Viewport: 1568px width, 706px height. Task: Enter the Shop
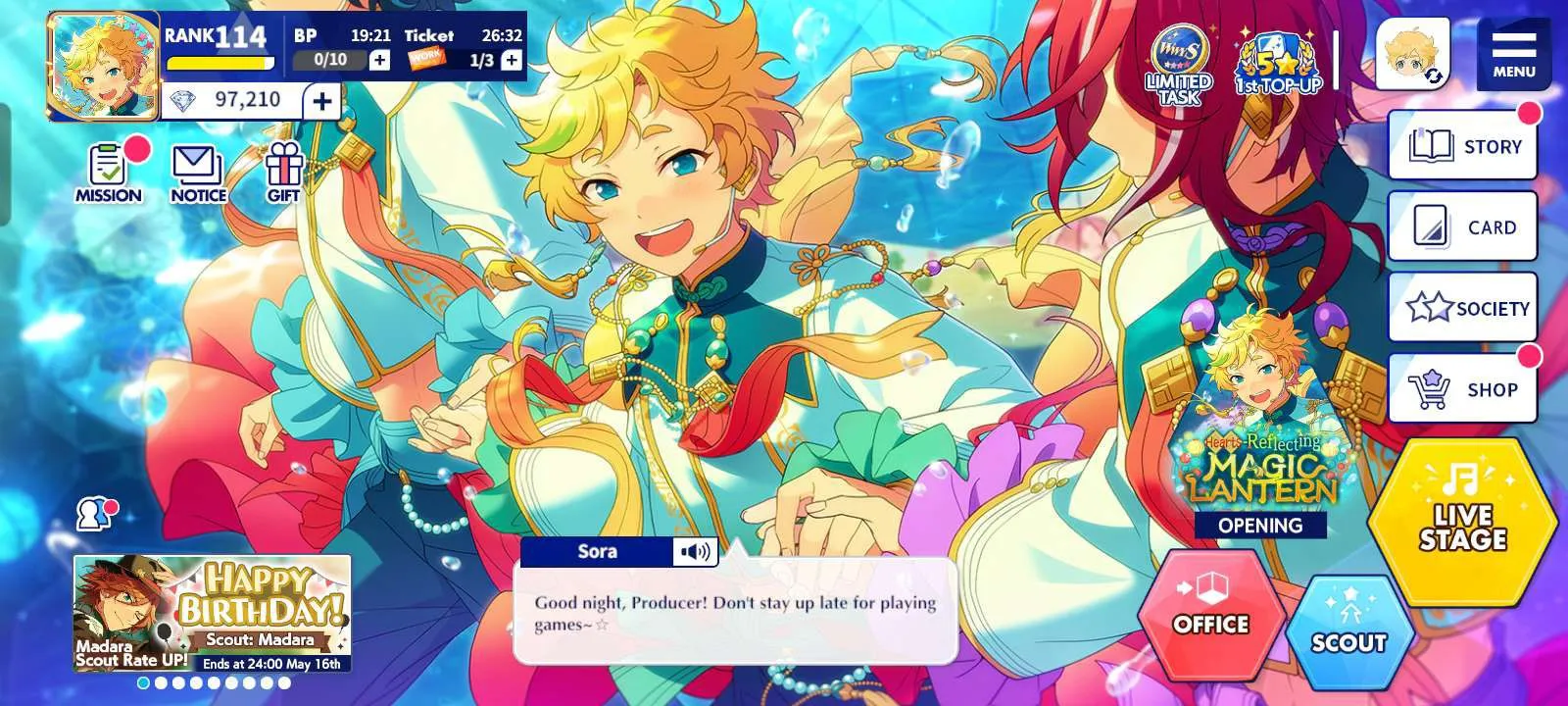tap(1462, 389)
